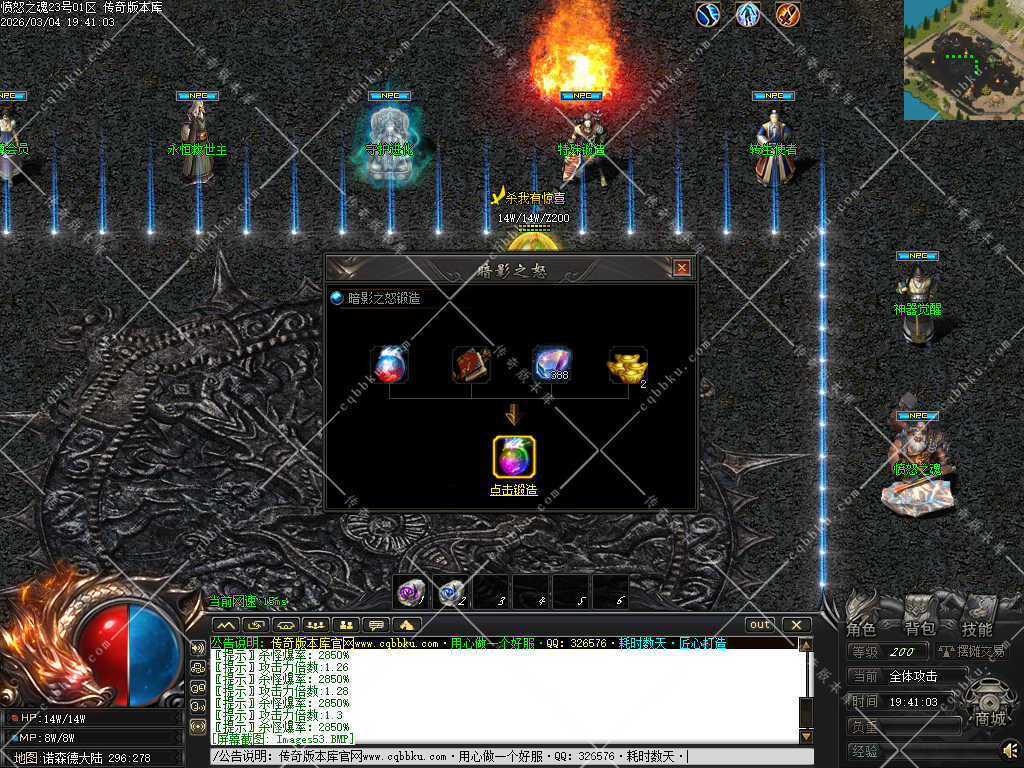Select the rainbow orb forging result
The image size is (1024, 768).
click(x=514, y=457)
